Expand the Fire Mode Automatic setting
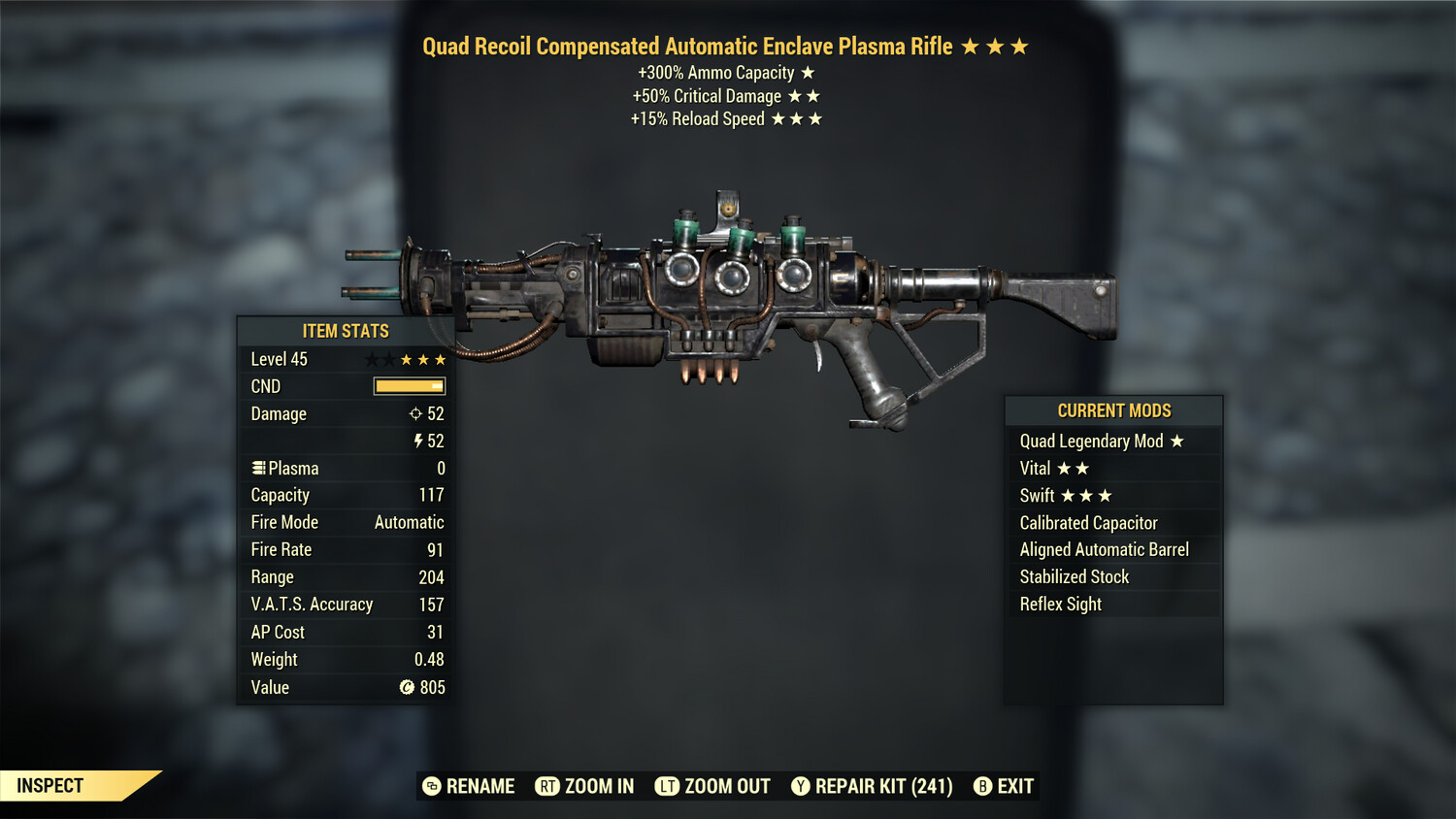 click(x=345, y=522)
